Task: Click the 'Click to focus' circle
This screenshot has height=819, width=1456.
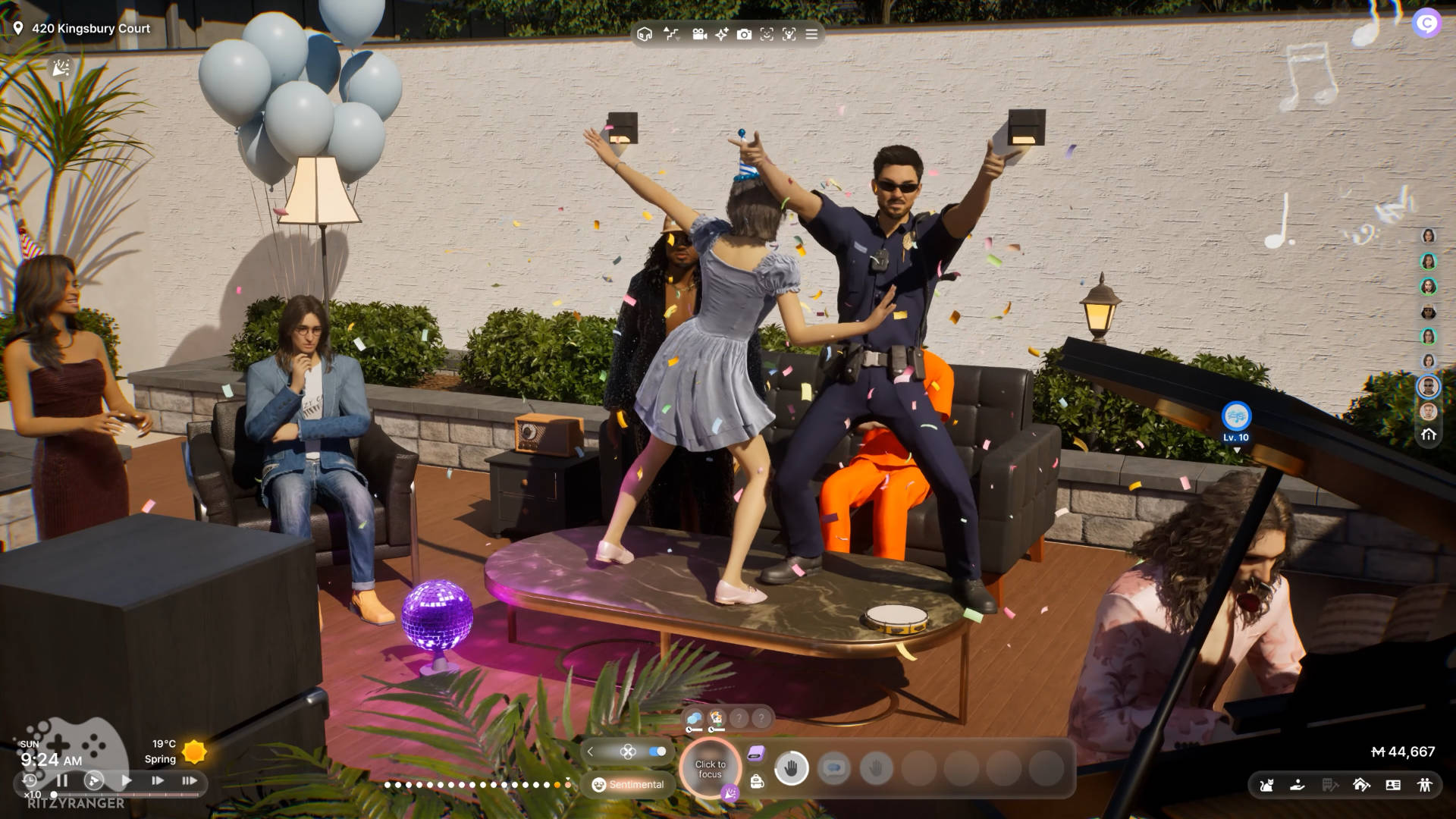Action: point(710,769)
